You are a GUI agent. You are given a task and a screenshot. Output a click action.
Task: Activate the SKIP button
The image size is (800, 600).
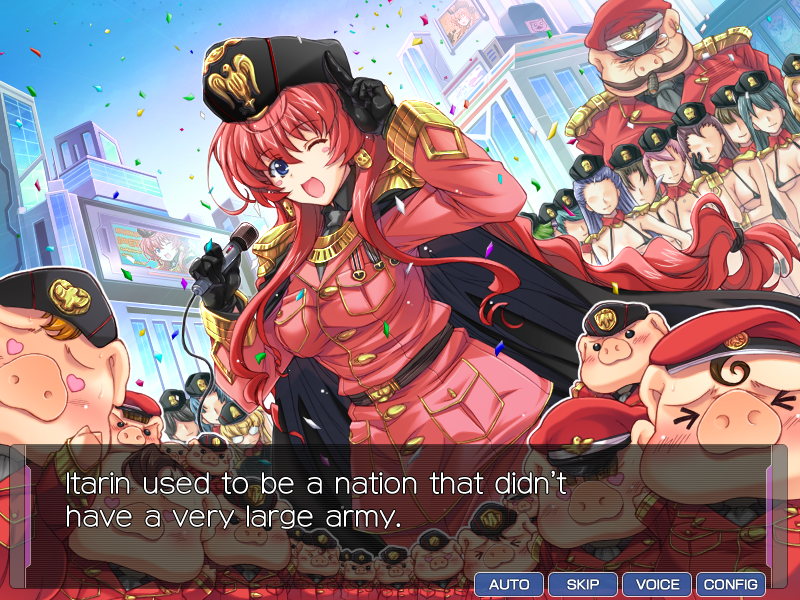[x=583, y=585]
